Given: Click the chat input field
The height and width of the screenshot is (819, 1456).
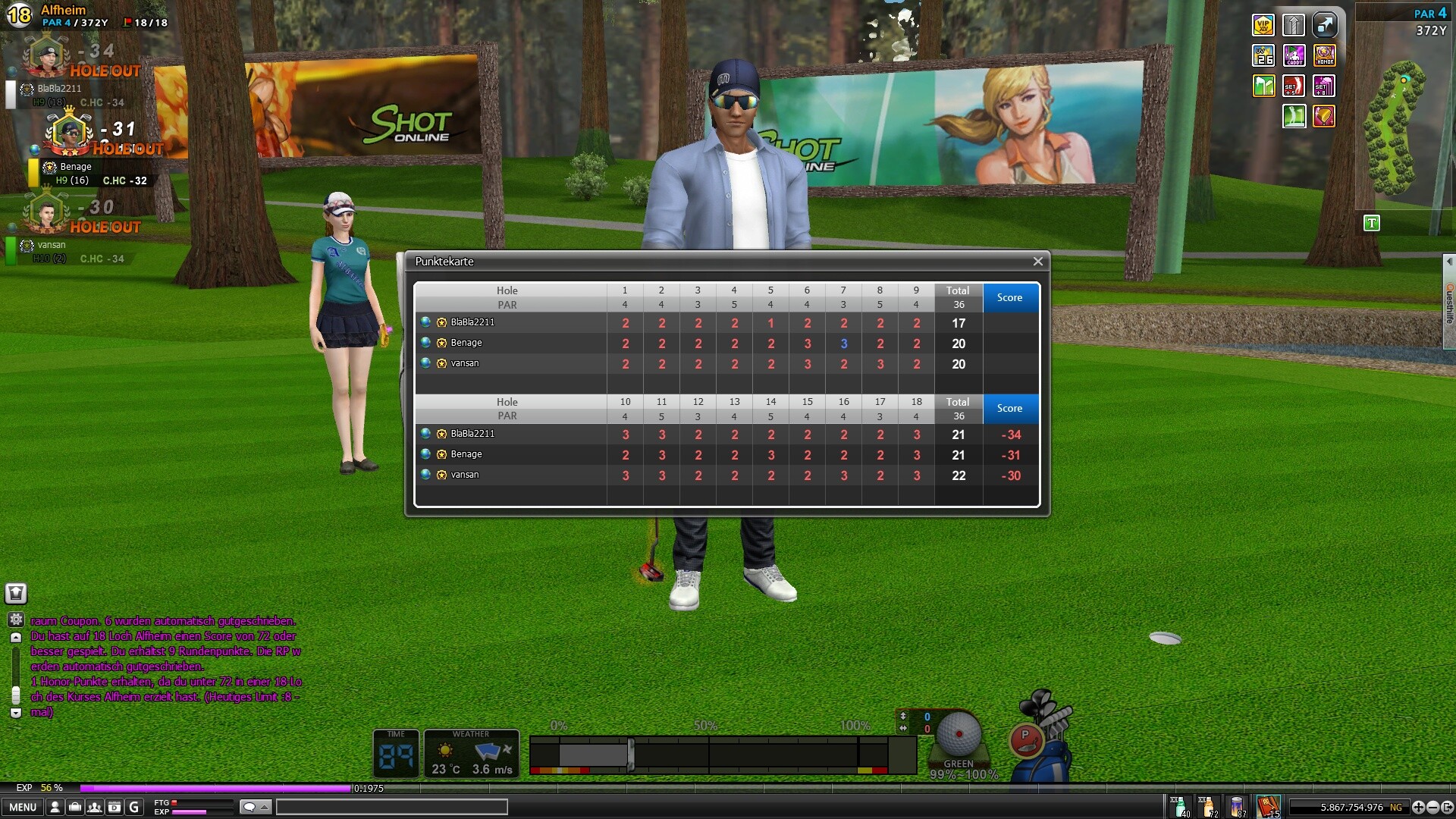Looking at the screenshot, I should tap(391, 807).
